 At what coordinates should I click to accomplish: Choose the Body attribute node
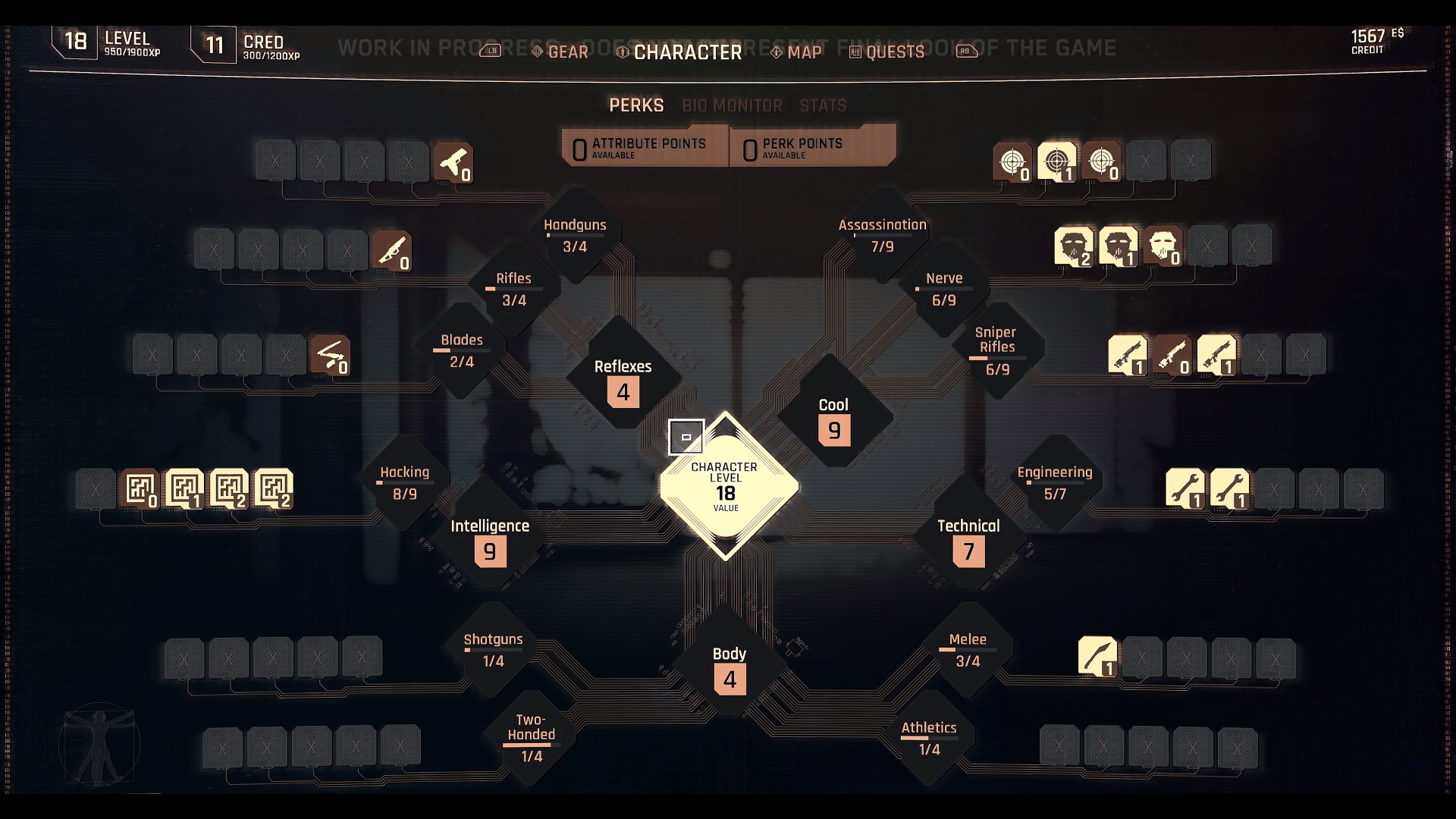pyautogui.click(x=730, y=667)
